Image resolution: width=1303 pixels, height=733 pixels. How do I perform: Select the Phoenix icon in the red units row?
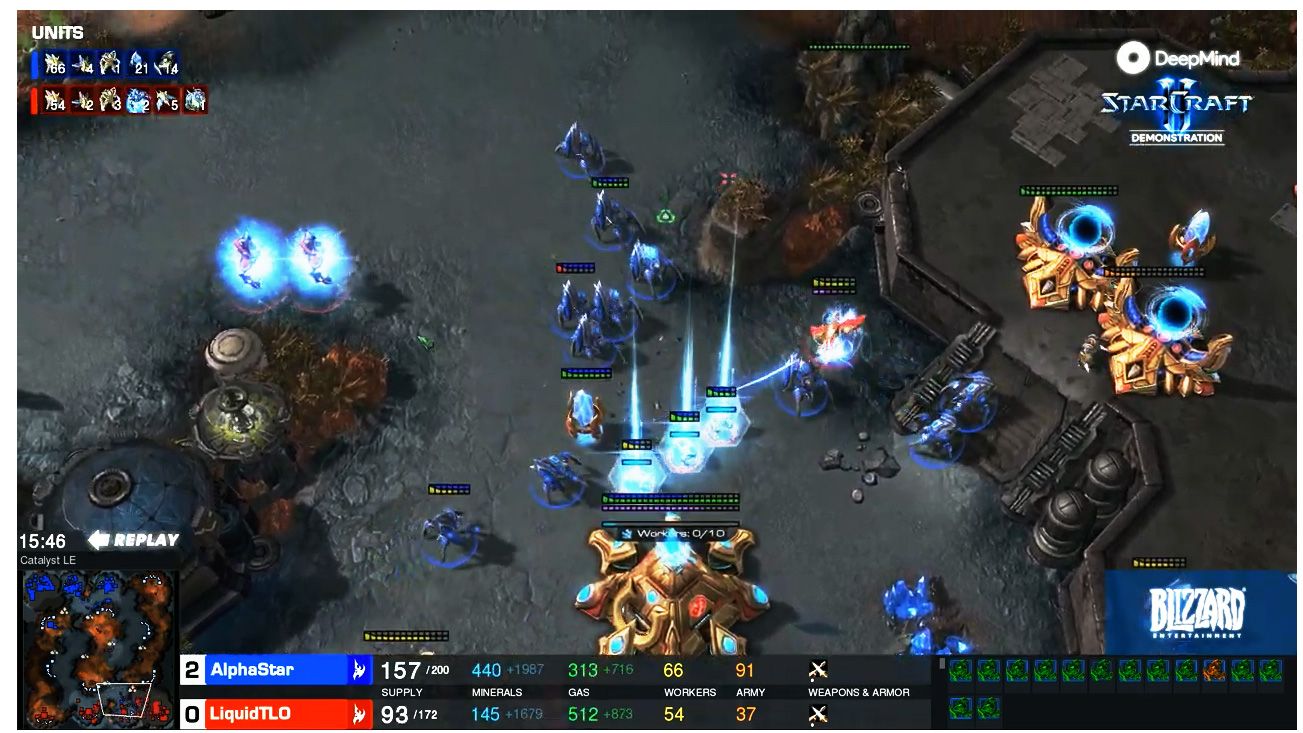pyautogui.click(x=165, y=99)
